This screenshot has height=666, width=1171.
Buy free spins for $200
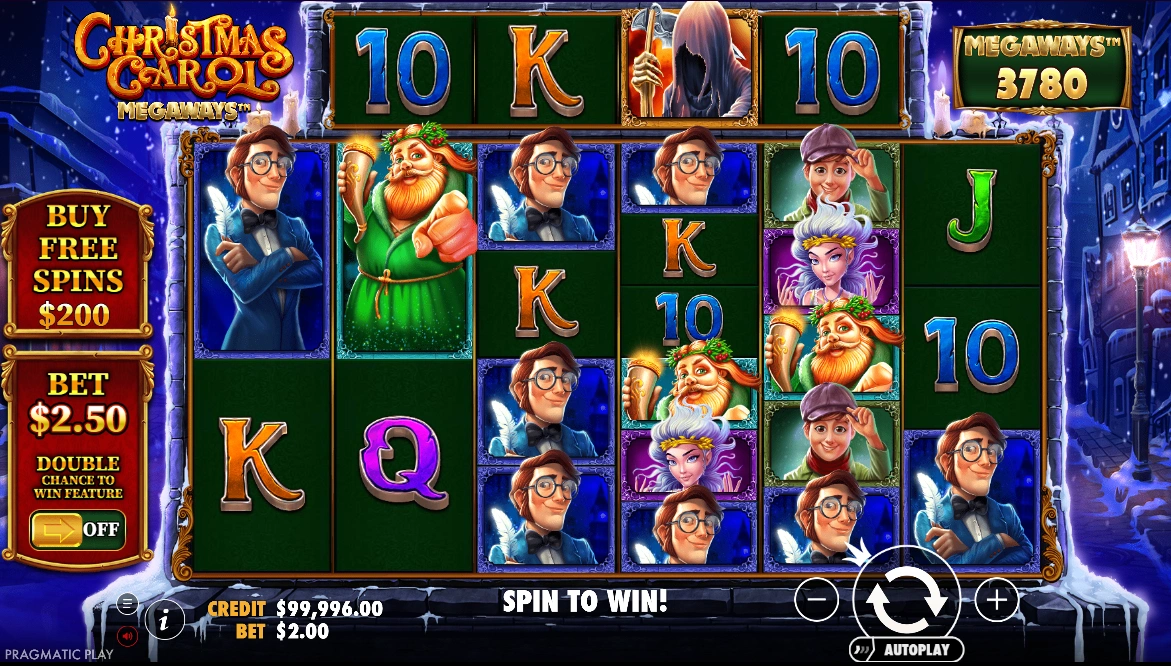point(77,266)
